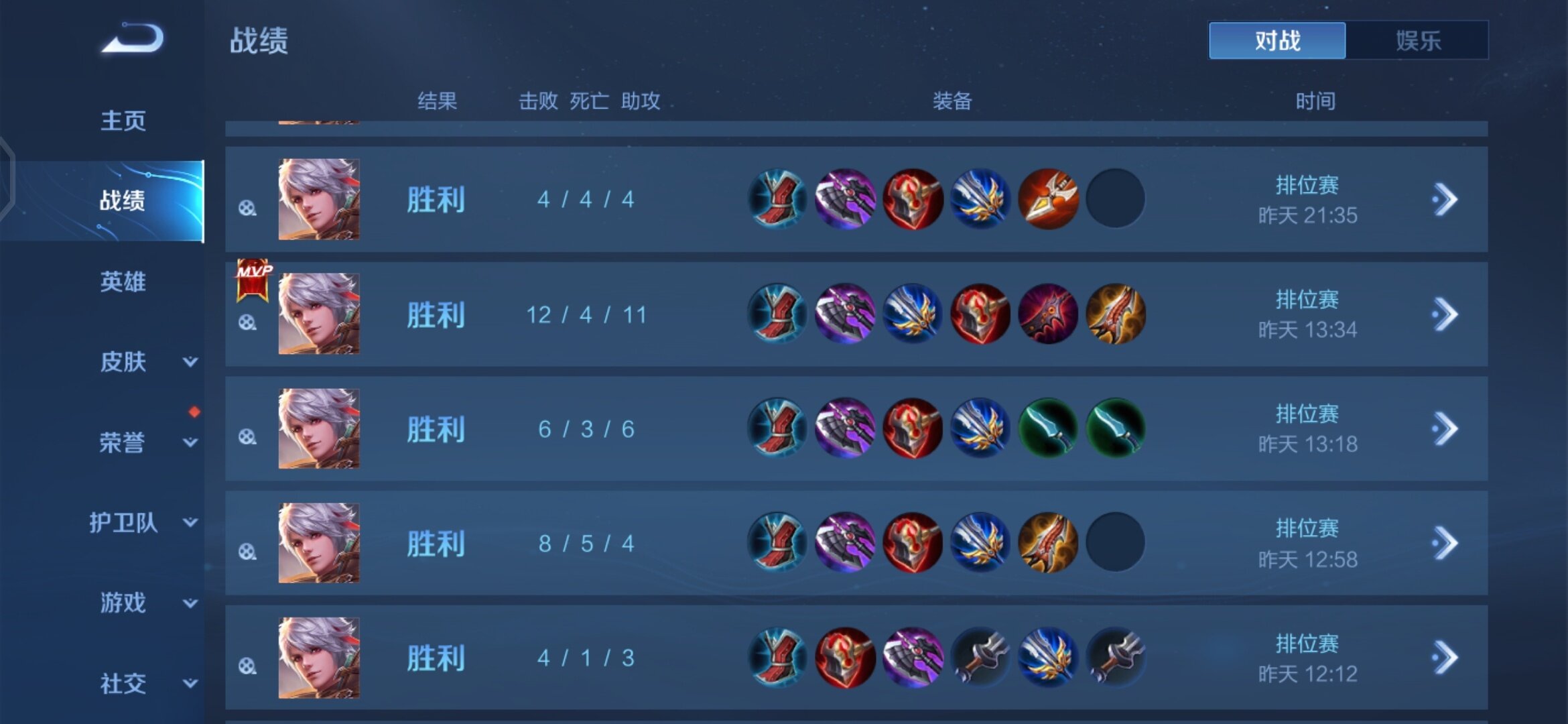The image size is (1568, 724).
Task: Select the 对战 tab
Action: click(1277, 41)
